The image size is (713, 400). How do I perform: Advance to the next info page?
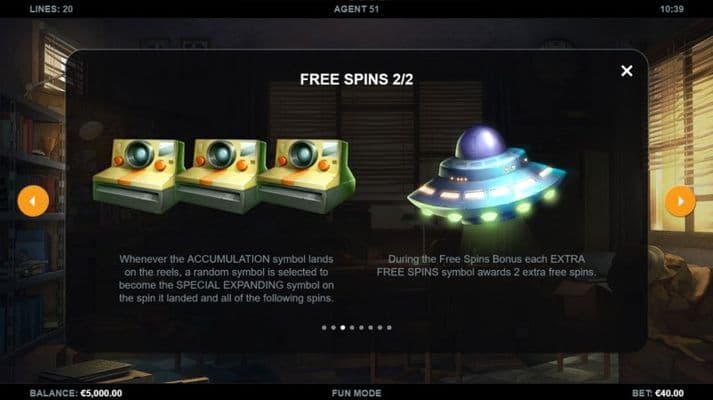click(680, 201)
